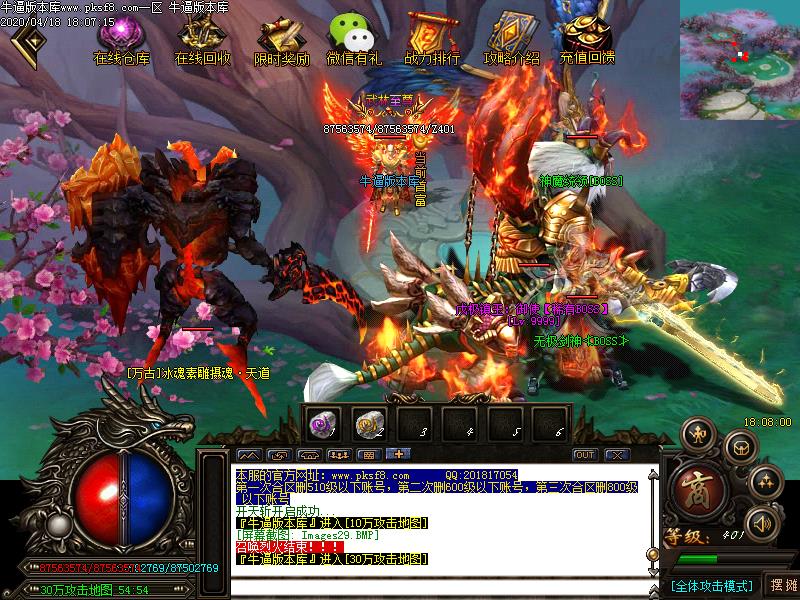The image size is (800, 600).
Task: Click the large red 离 round button
Action: [692, 490]
